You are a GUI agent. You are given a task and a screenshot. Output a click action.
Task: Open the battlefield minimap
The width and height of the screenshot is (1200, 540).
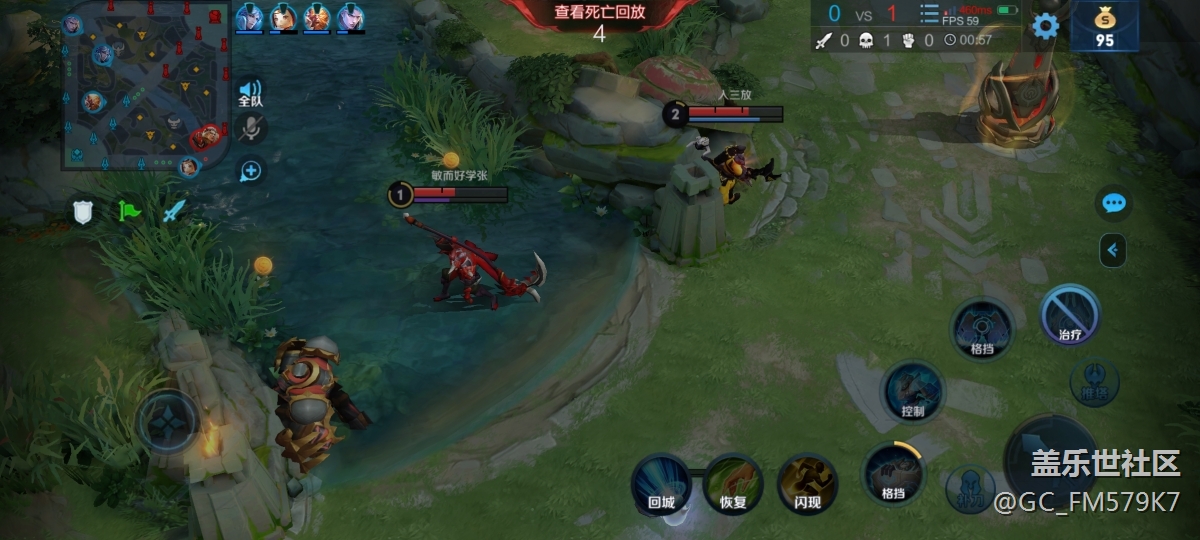[145, 85]
